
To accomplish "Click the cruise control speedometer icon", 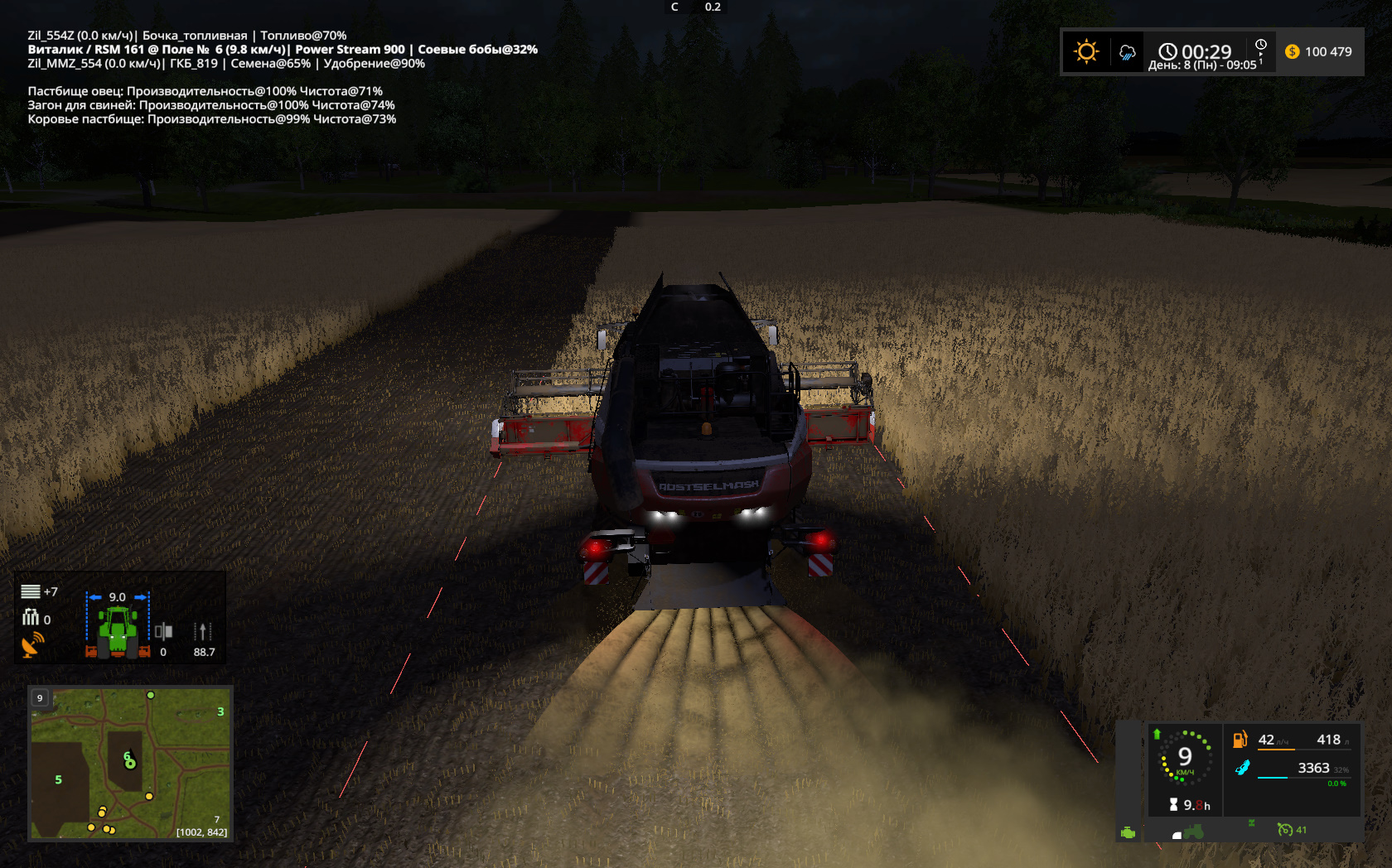I will pos(1284,829).
